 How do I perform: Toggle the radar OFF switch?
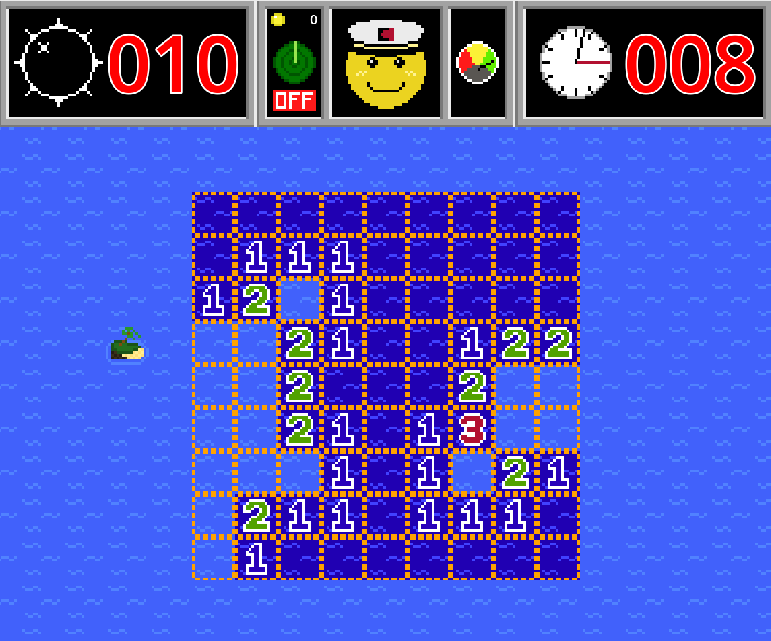coord(293,100)
